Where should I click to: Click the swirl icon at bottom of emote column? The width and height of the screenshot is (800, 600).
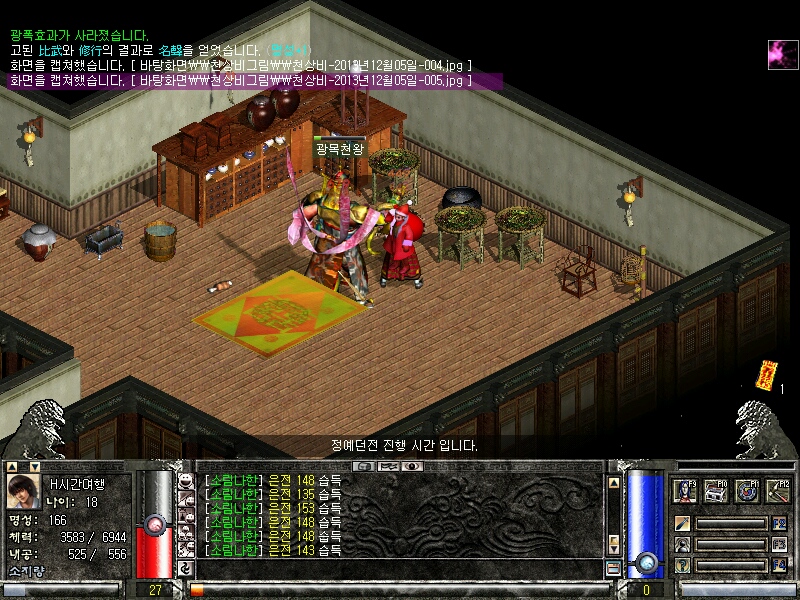(x=185, y=568)
